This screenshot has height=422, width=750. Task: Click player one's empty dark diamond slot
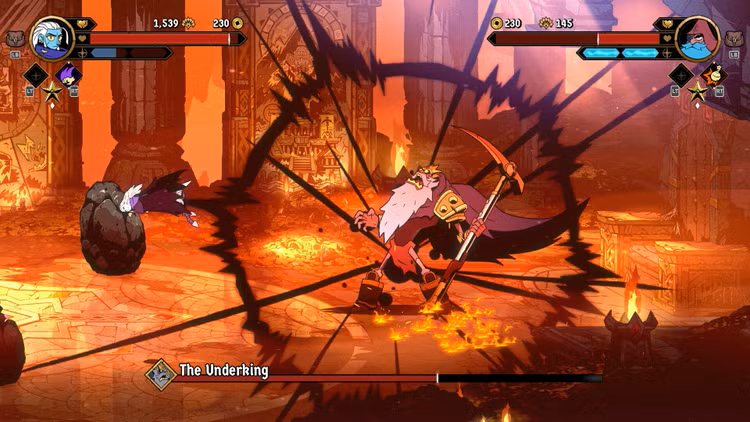tap(36, 74)
